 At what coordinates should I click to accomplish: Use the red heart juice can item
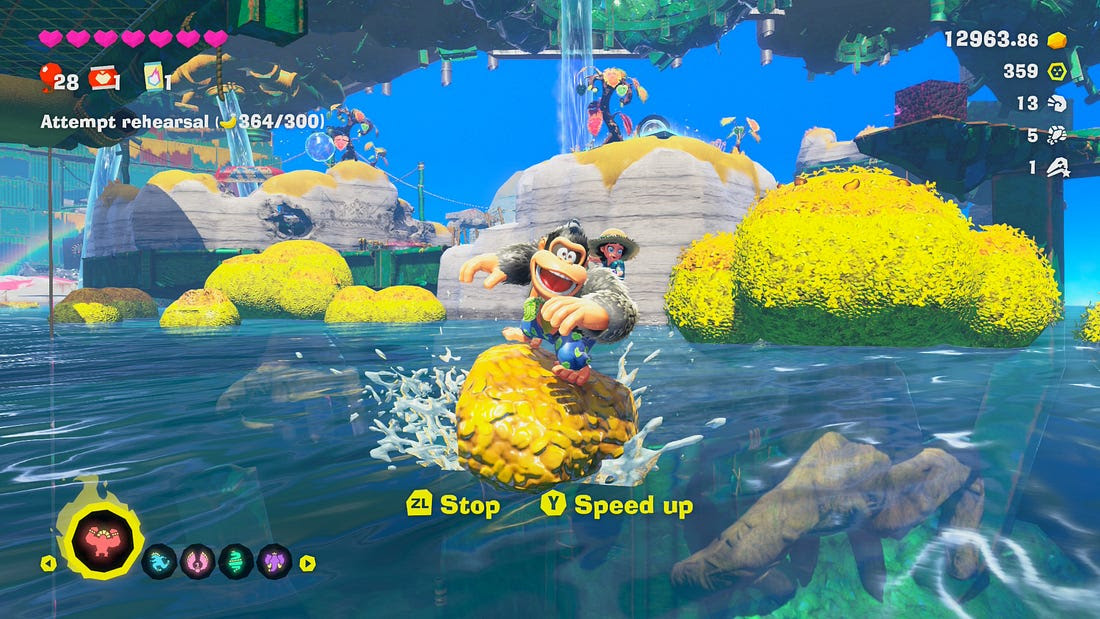point(101,77)
